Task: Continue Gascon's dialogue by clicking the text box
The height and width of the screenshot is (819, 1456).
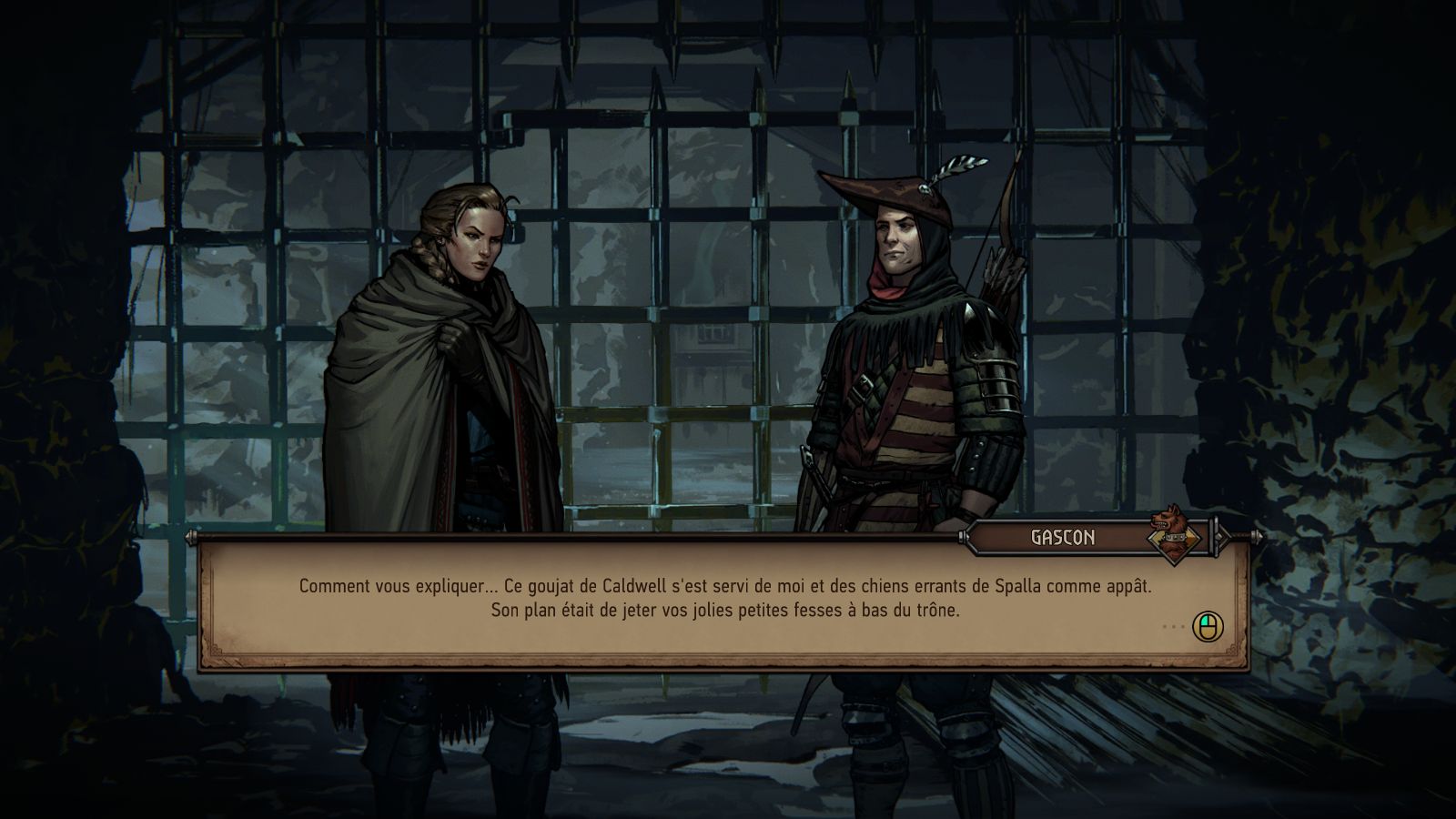Action: coord(724,601)
